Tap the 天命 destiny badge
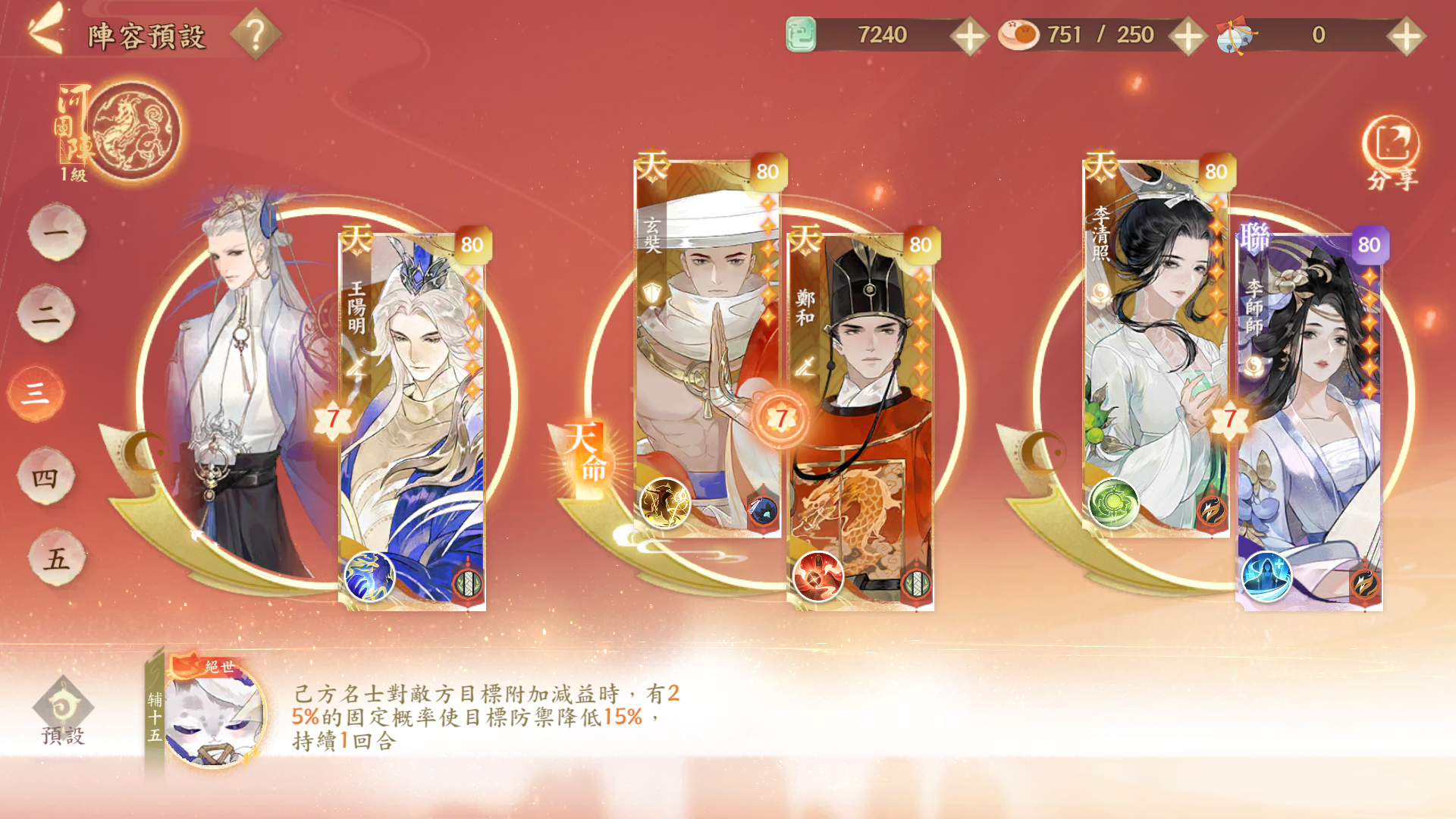Viewport: 1456px width, 819px height. (585, 453)
